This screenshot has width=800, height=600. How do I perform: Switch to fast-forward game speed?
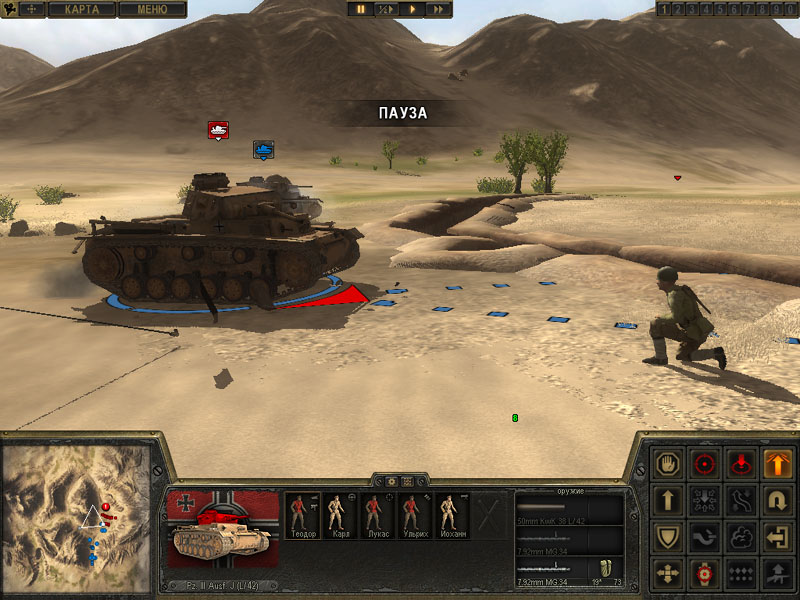(438, 9)
